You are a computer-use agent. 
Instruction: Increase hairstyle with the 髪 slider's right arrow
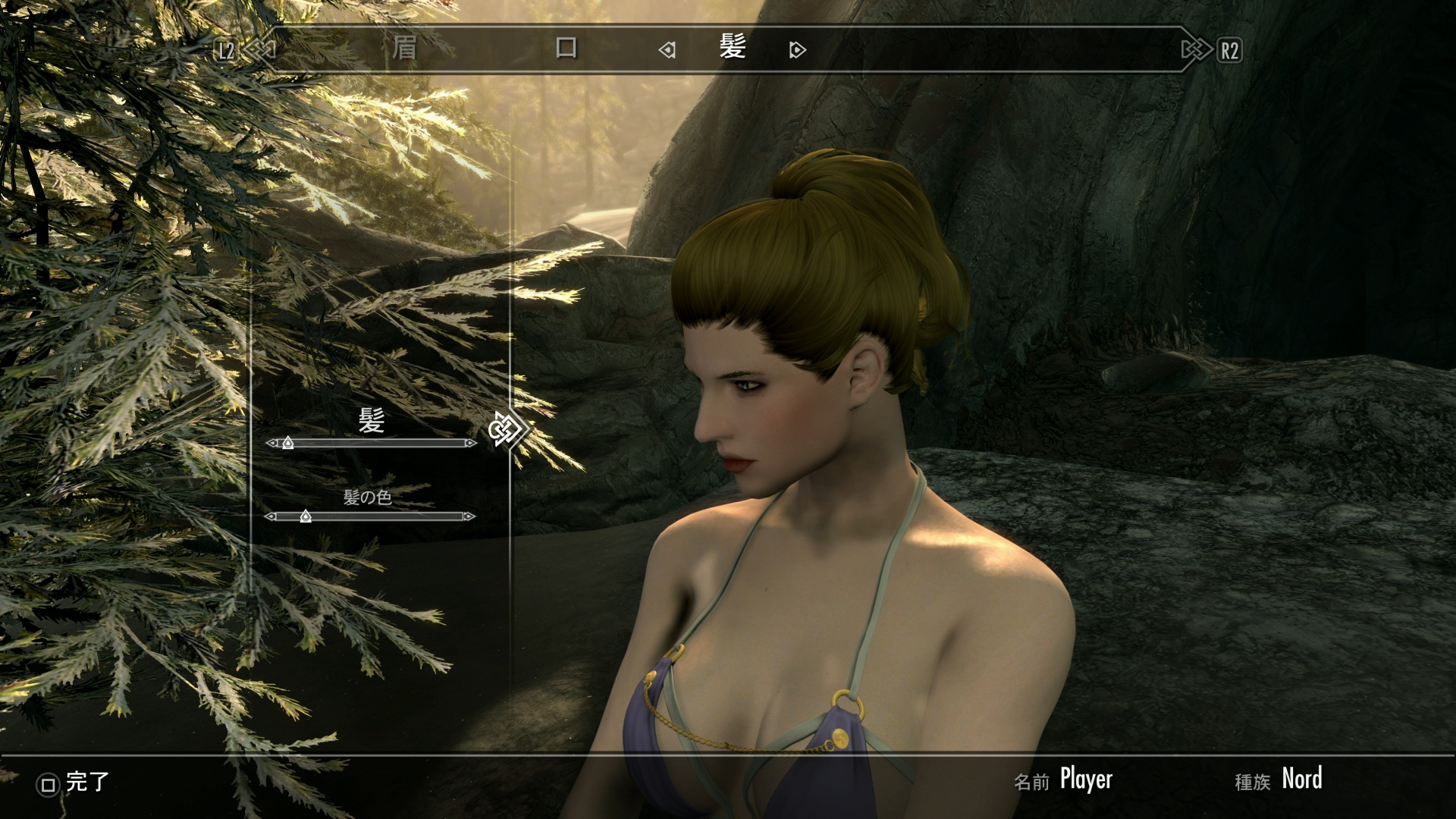coord(471,443)
